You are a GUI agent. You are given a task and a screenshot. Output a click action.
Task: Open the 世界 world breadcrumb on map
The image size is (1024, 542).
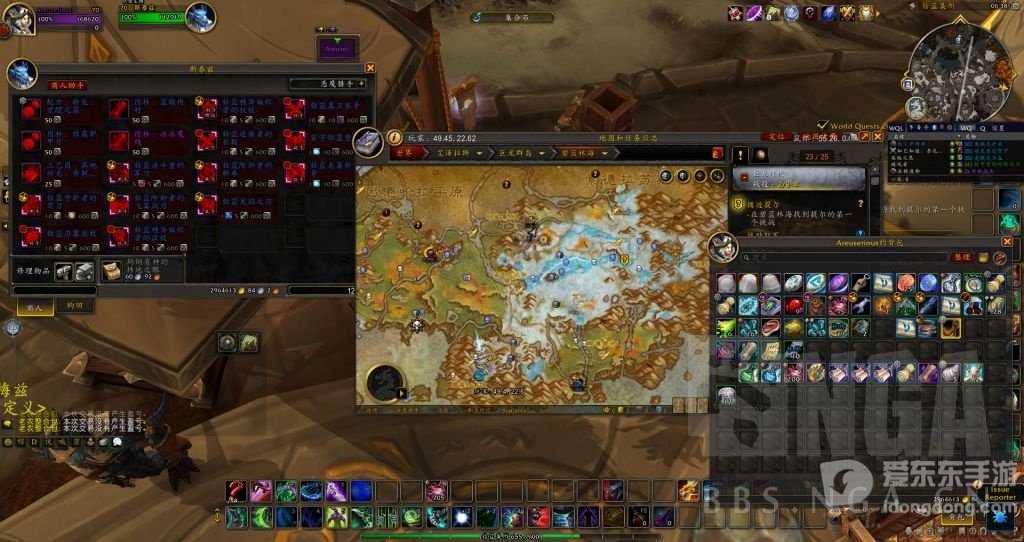coord(405,153)
